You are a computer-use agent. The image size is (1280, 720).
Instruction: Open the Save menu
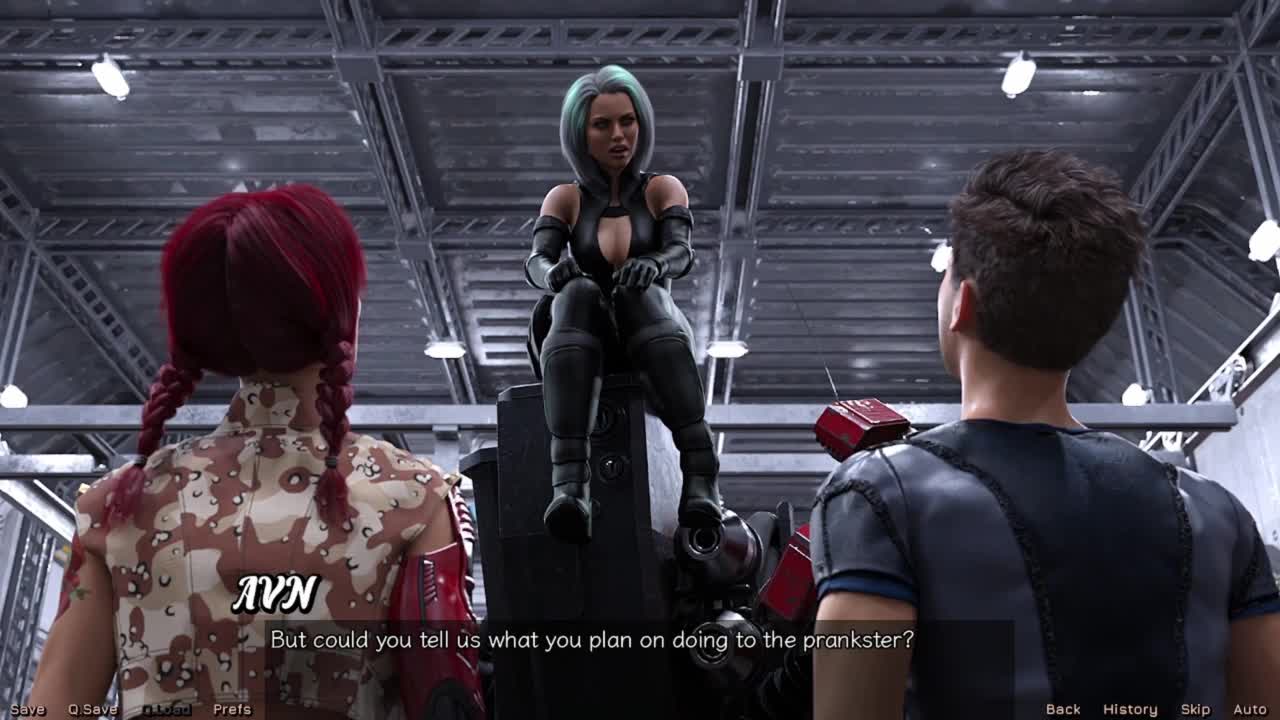click(27, 709)
